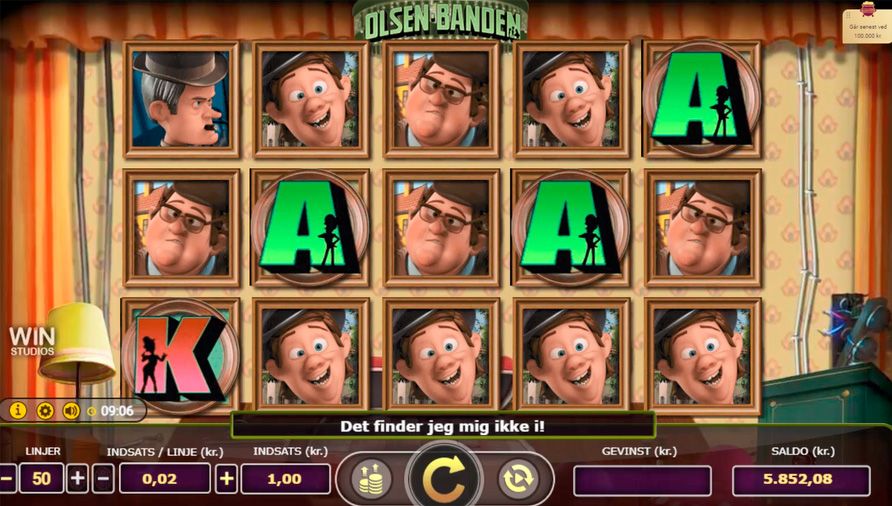
Task: Raise Indsats / Linje with its plus button
Action: click(227, 479)
